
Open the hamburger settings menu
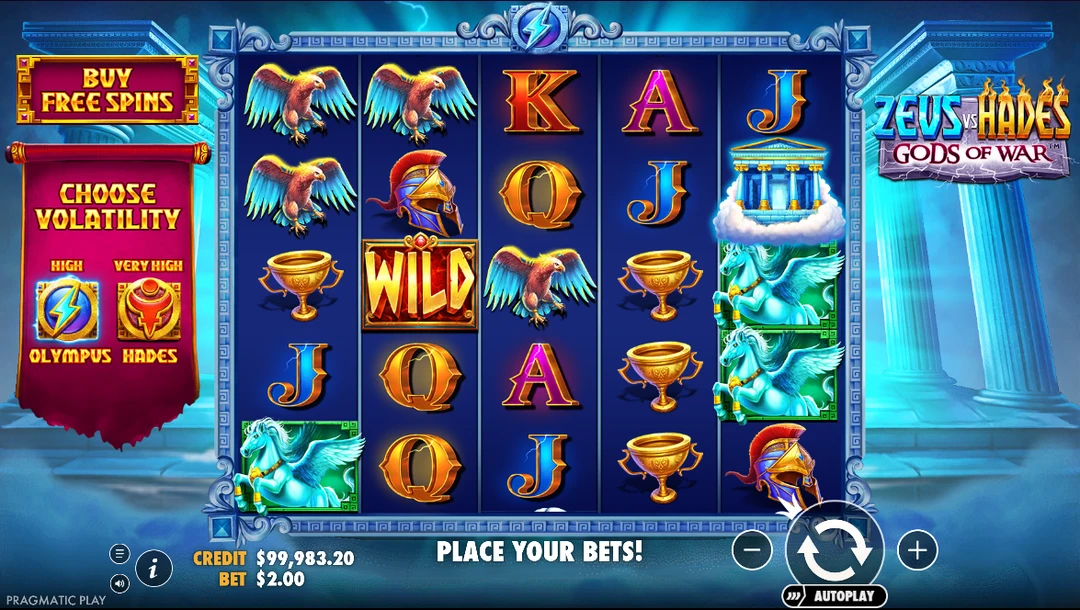pos(120,553)
